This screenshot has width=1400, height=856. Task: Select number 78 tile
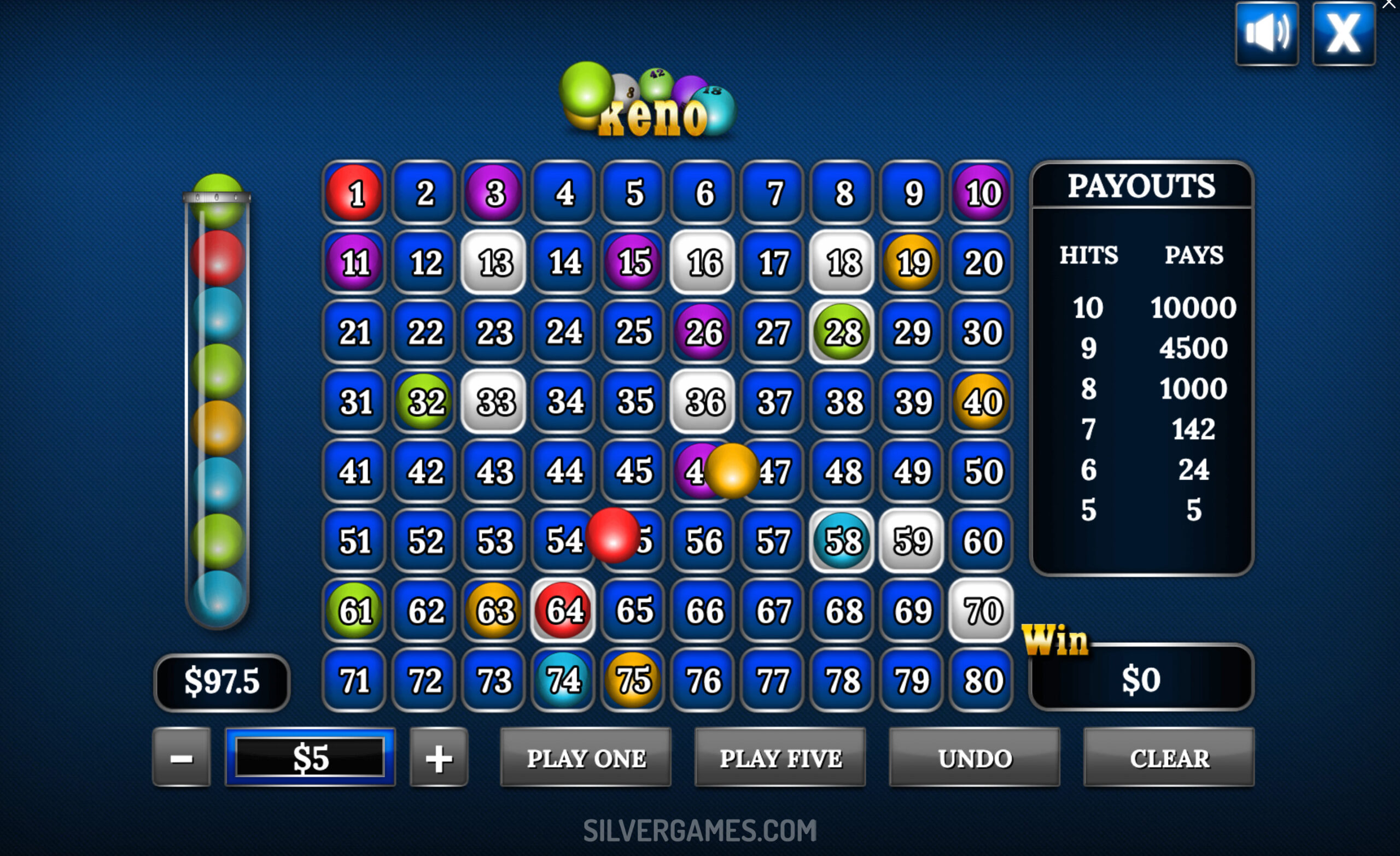point(843,680)
